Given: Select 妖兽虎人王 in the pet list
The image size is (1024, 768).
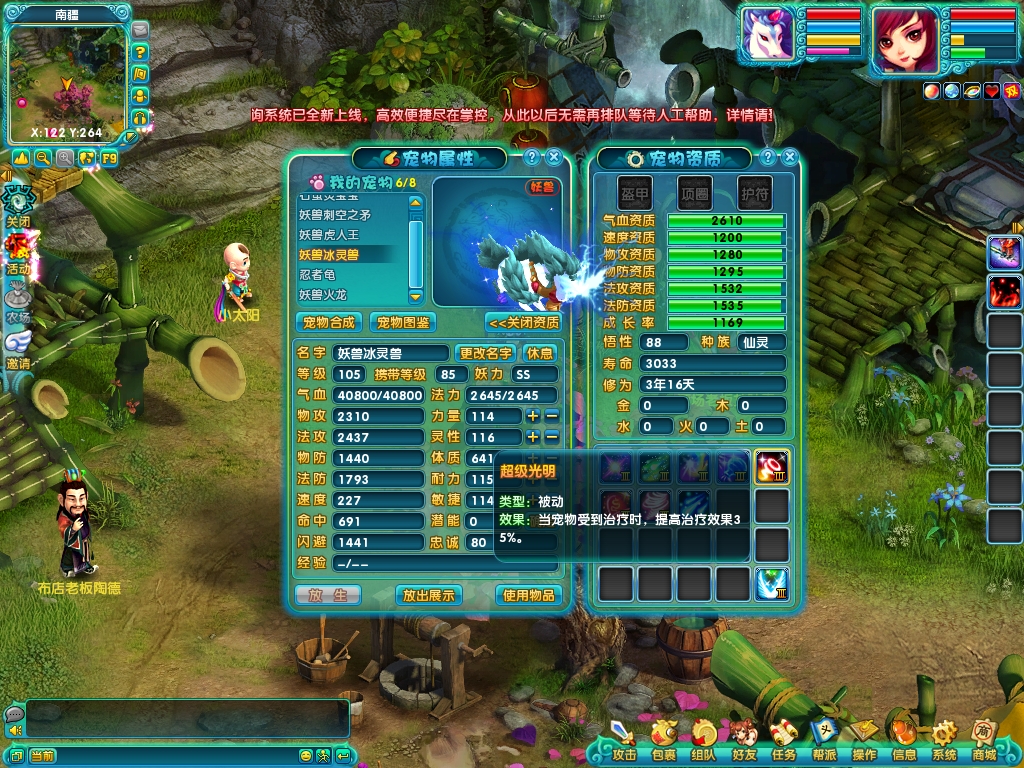Looking at the screenshot, I should coord(329,234).
